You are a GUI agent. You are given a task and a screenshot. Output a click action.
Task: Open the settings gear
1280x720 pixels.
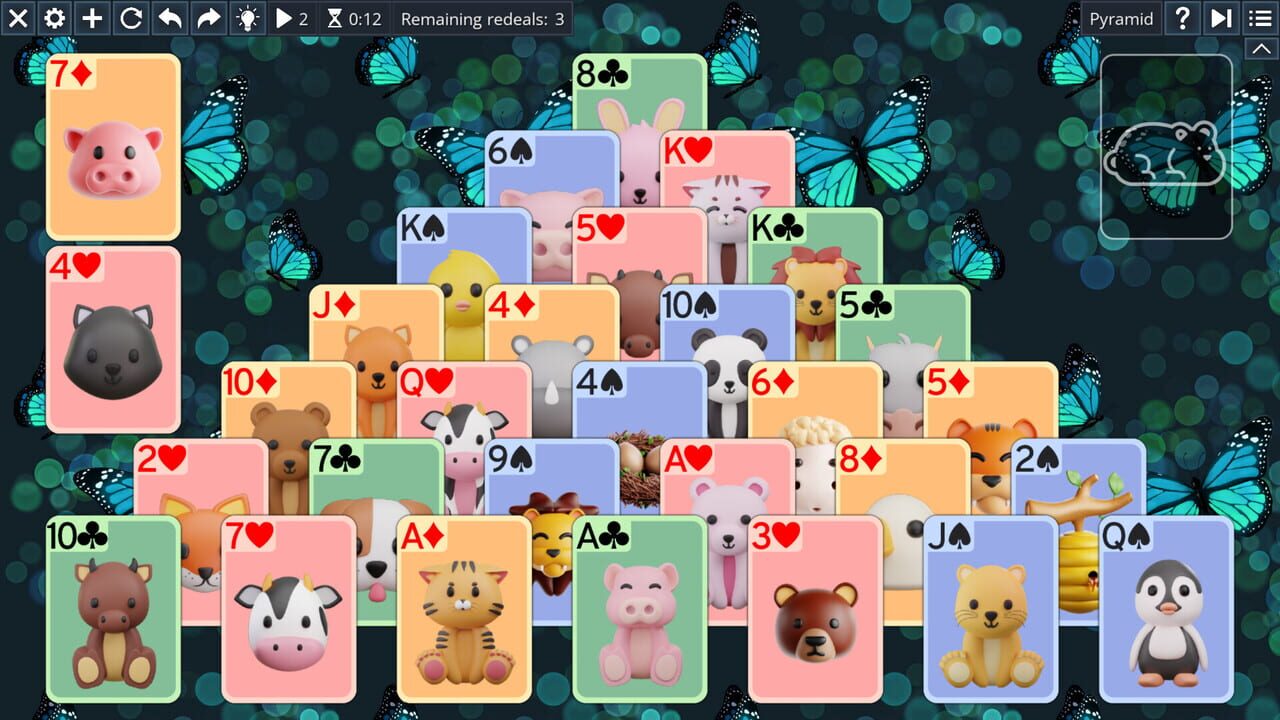[54, 18]
